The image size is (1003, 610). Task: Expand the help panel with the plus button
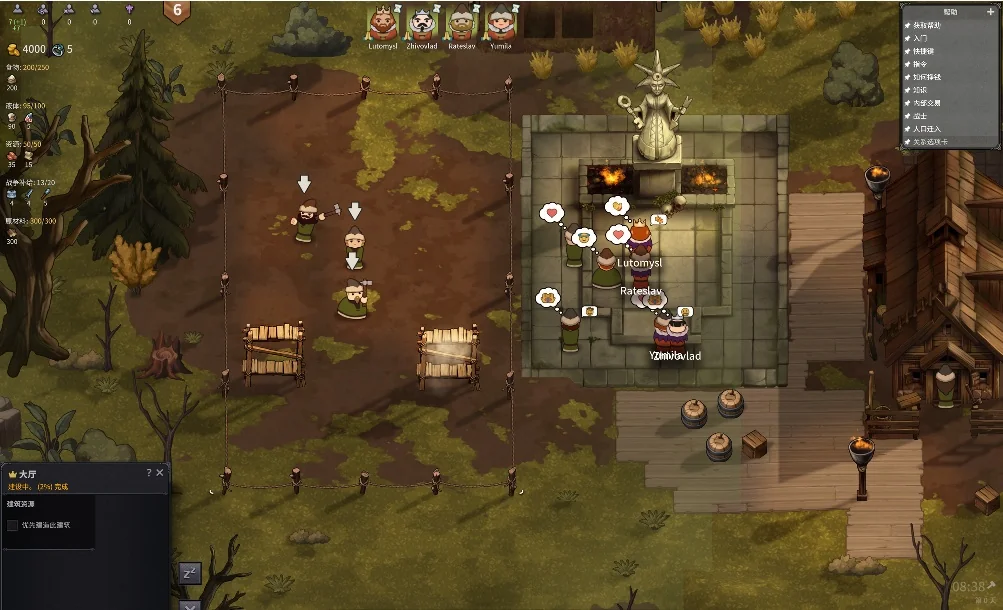[x=990, y=12]
